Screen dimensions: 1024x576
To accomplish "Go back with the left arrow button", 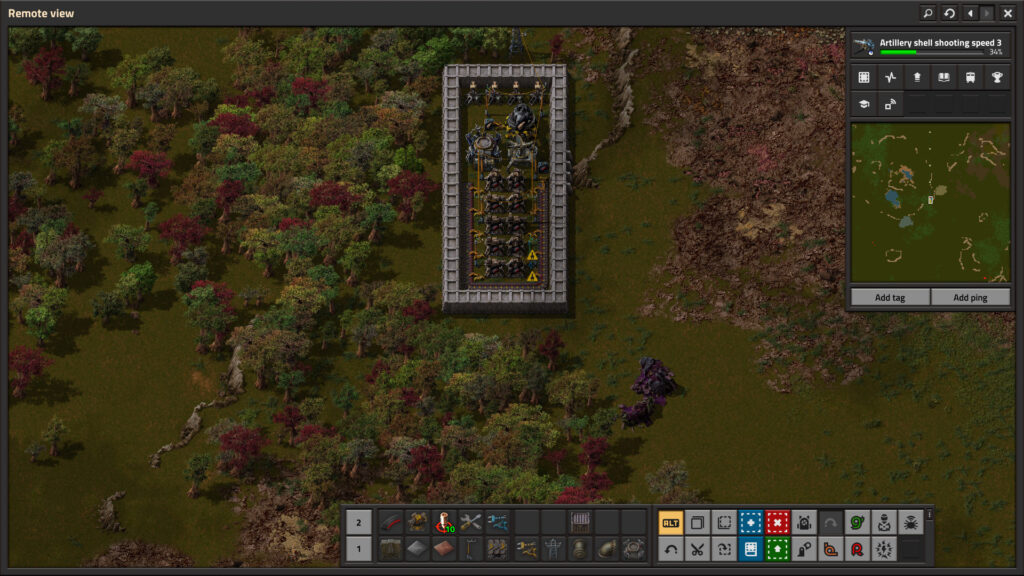I will [x=970, y=13].
